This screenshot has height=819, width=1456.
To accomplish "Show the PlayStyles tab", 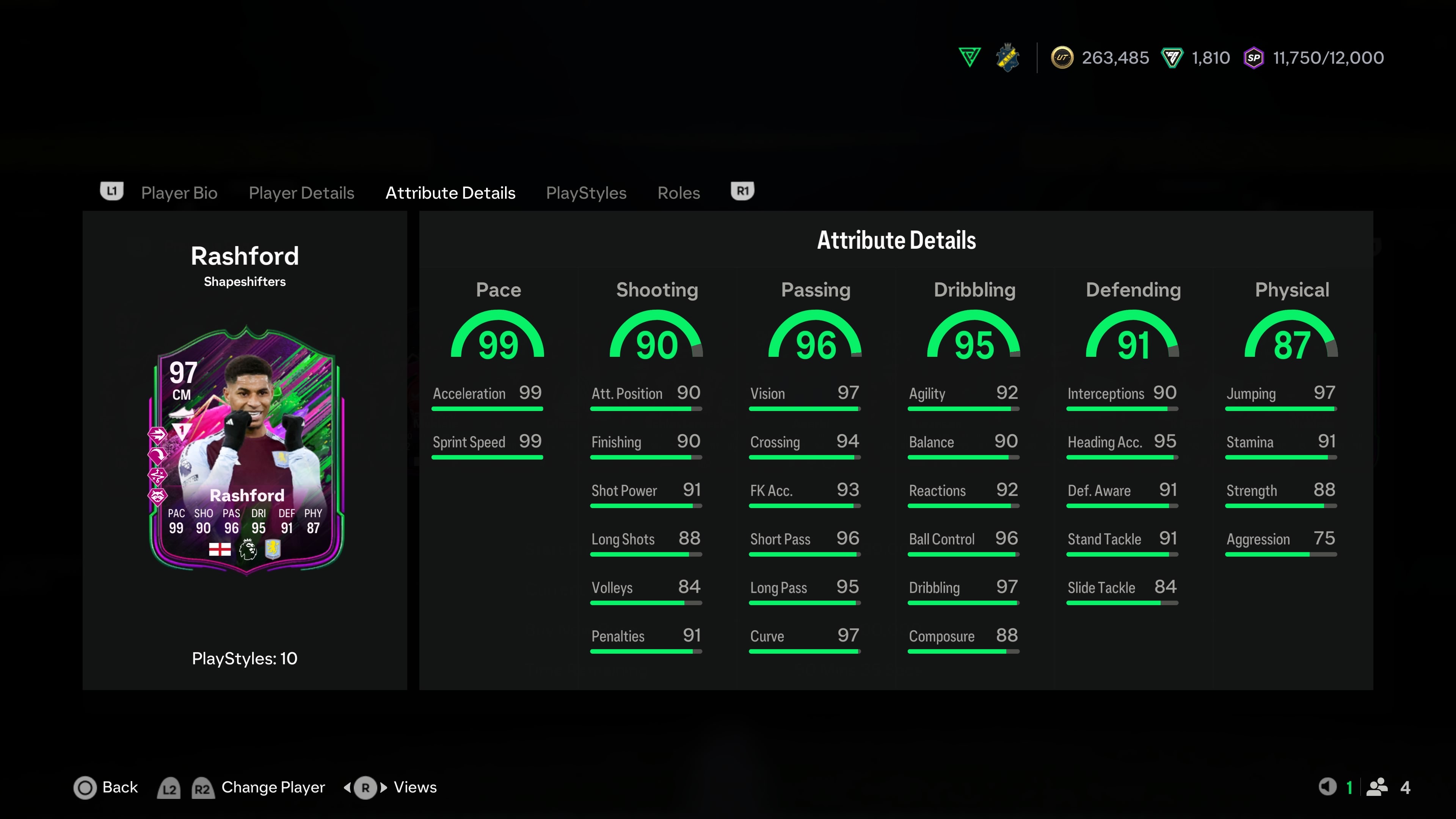I will click(586, 193).
